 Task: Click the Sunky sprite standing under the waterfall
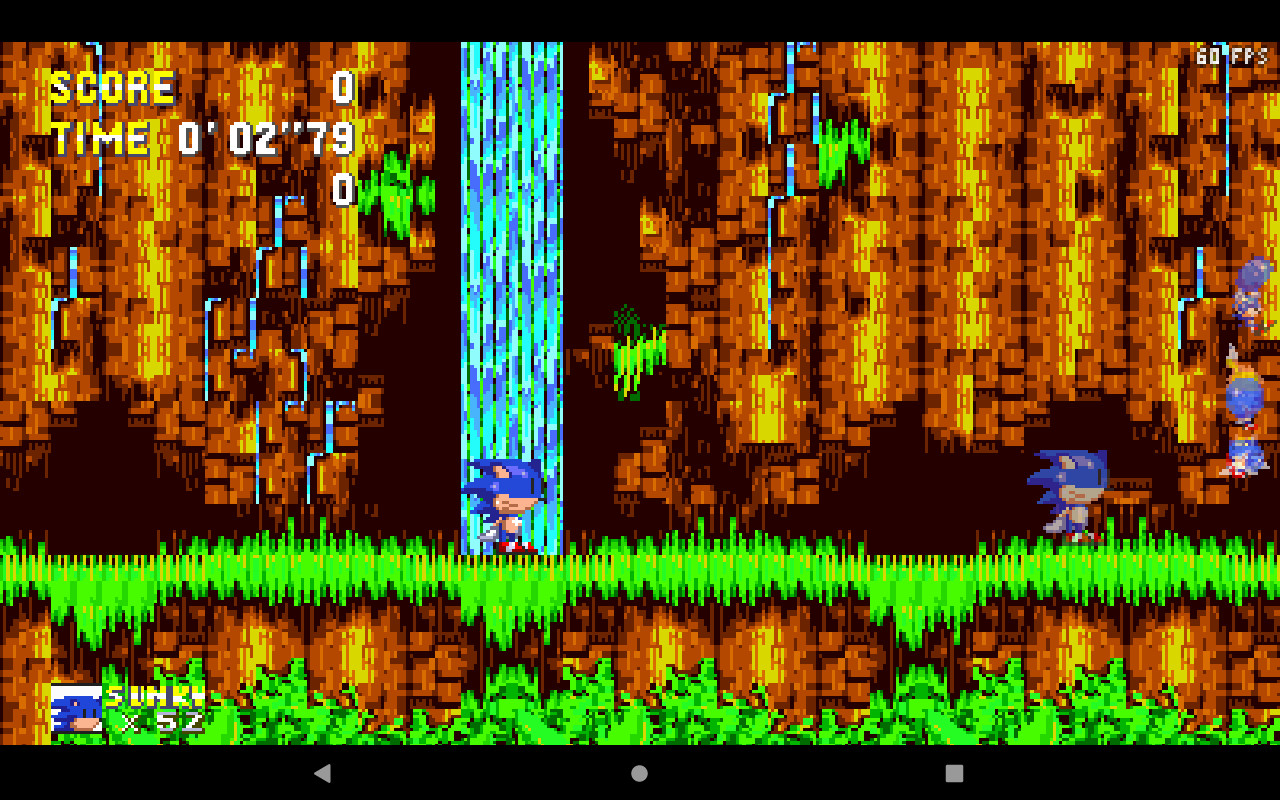505,505
